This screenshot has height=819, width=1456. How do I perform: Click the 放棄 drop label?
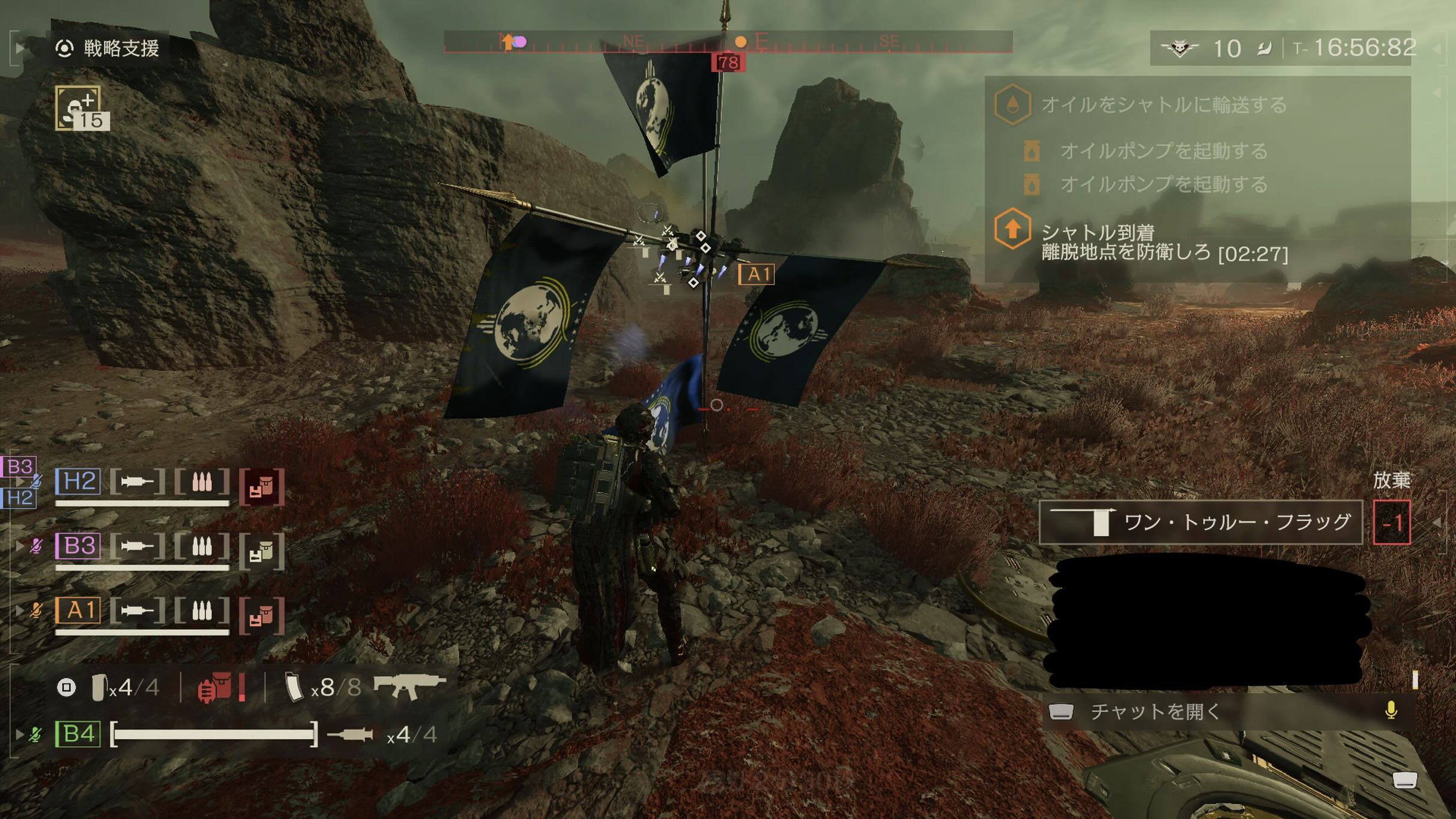(1391, 480)
